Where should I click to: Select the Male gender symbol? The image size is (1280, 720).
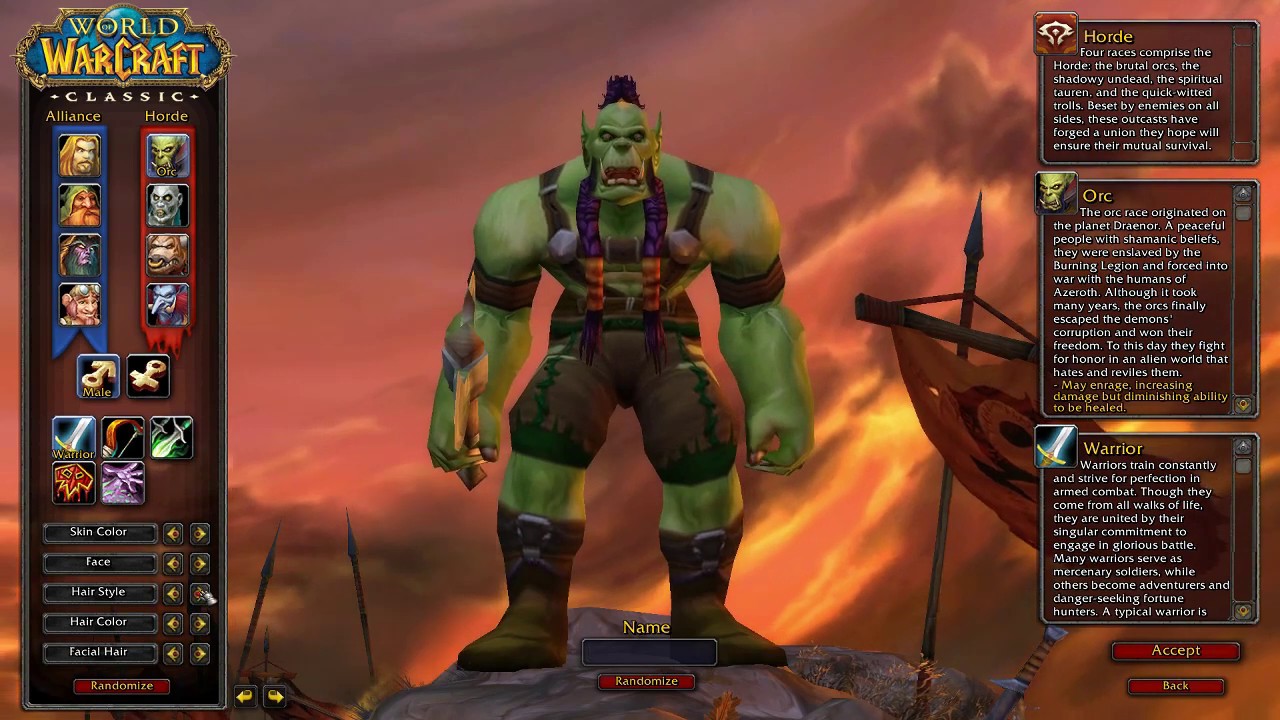[x=97, y=375]
